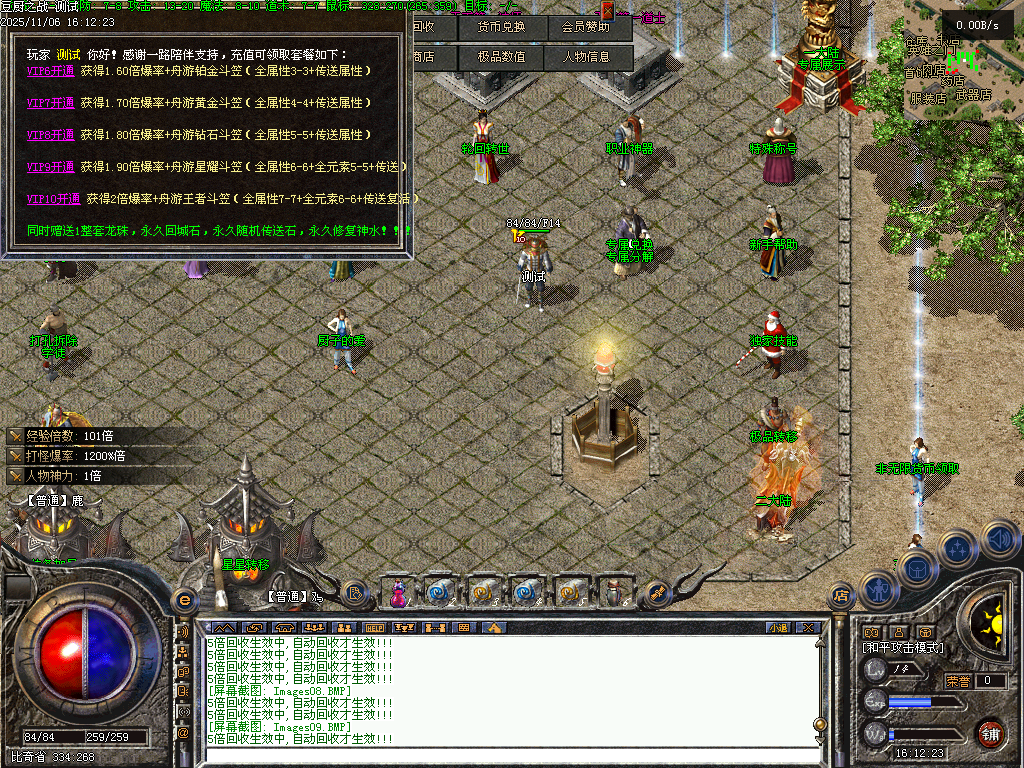This screenshot has width=1024, height=768.
Task: Click the speaker sound round button
Action: [999, 540]
